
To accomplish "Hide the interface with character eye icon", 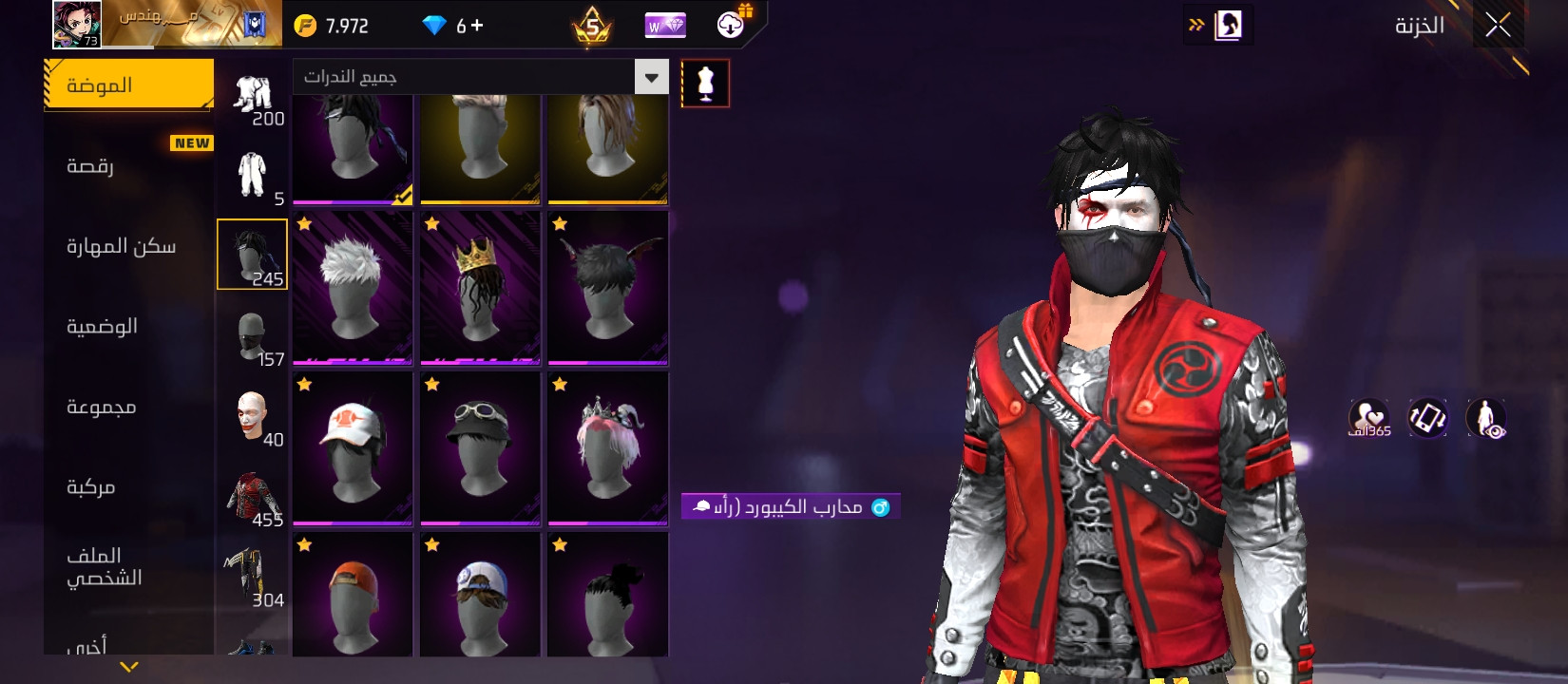I will [1486, 418].
